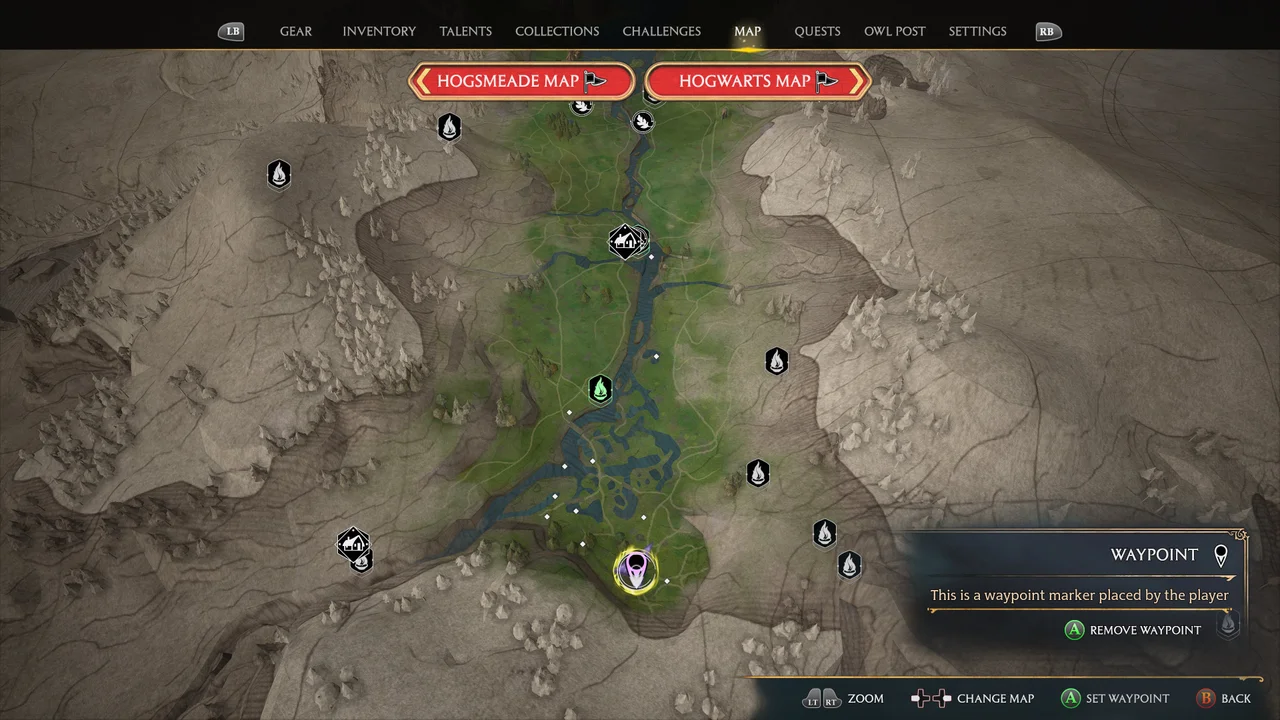This screenshot has width=1280, height=720.
Task: Click the upper Floo Flame of the southeastern pair
Action: 824,533
